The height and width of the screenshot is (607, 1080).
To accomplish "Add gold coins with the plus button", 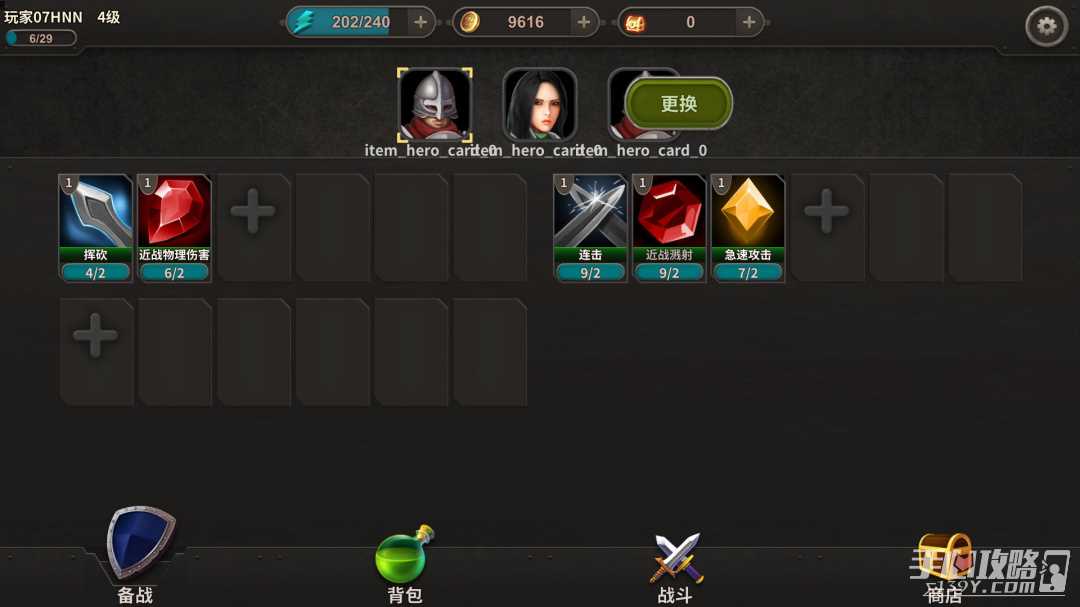I will coord(584,22).
